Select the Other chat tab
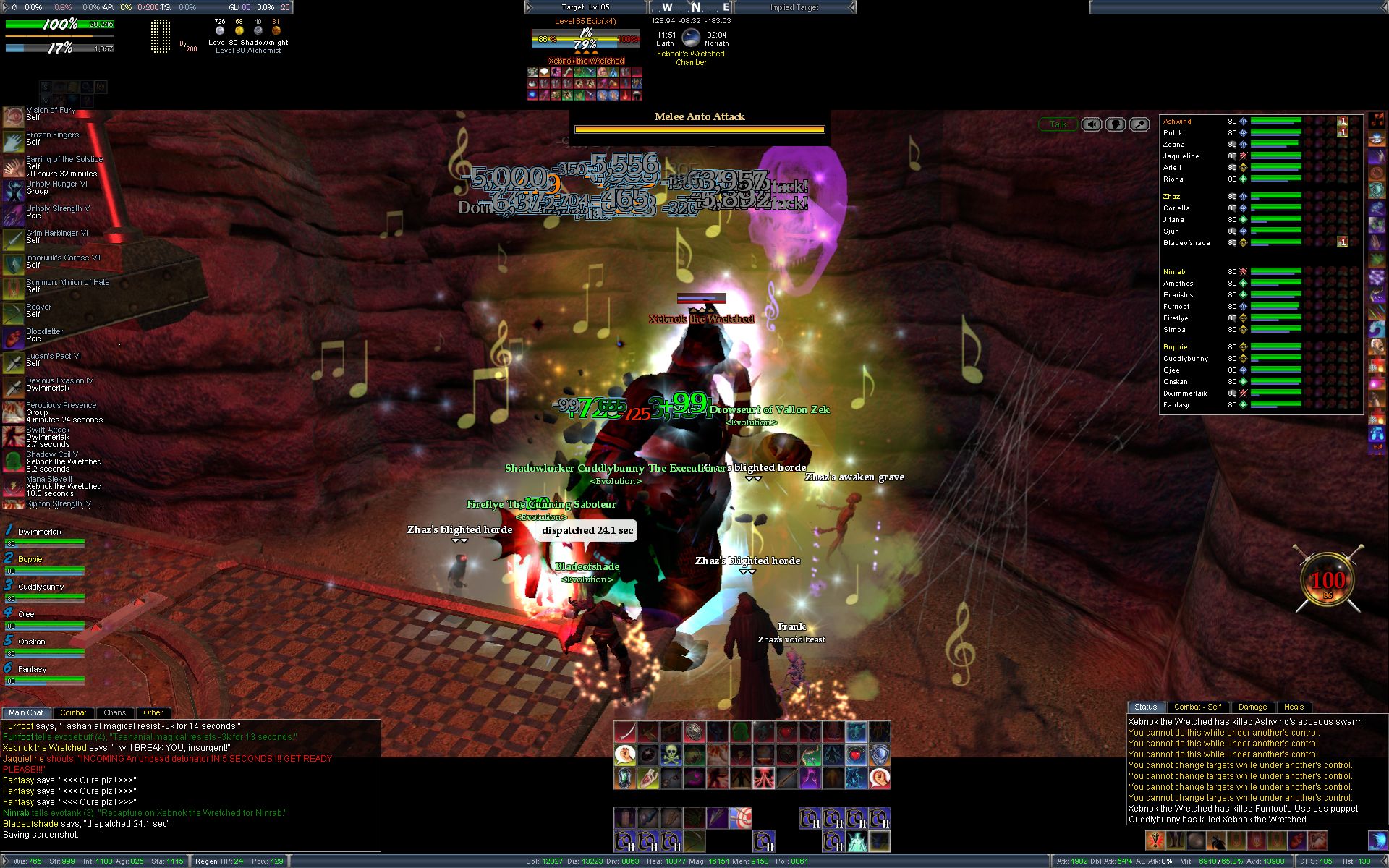1389x868 pixels. 153,712
